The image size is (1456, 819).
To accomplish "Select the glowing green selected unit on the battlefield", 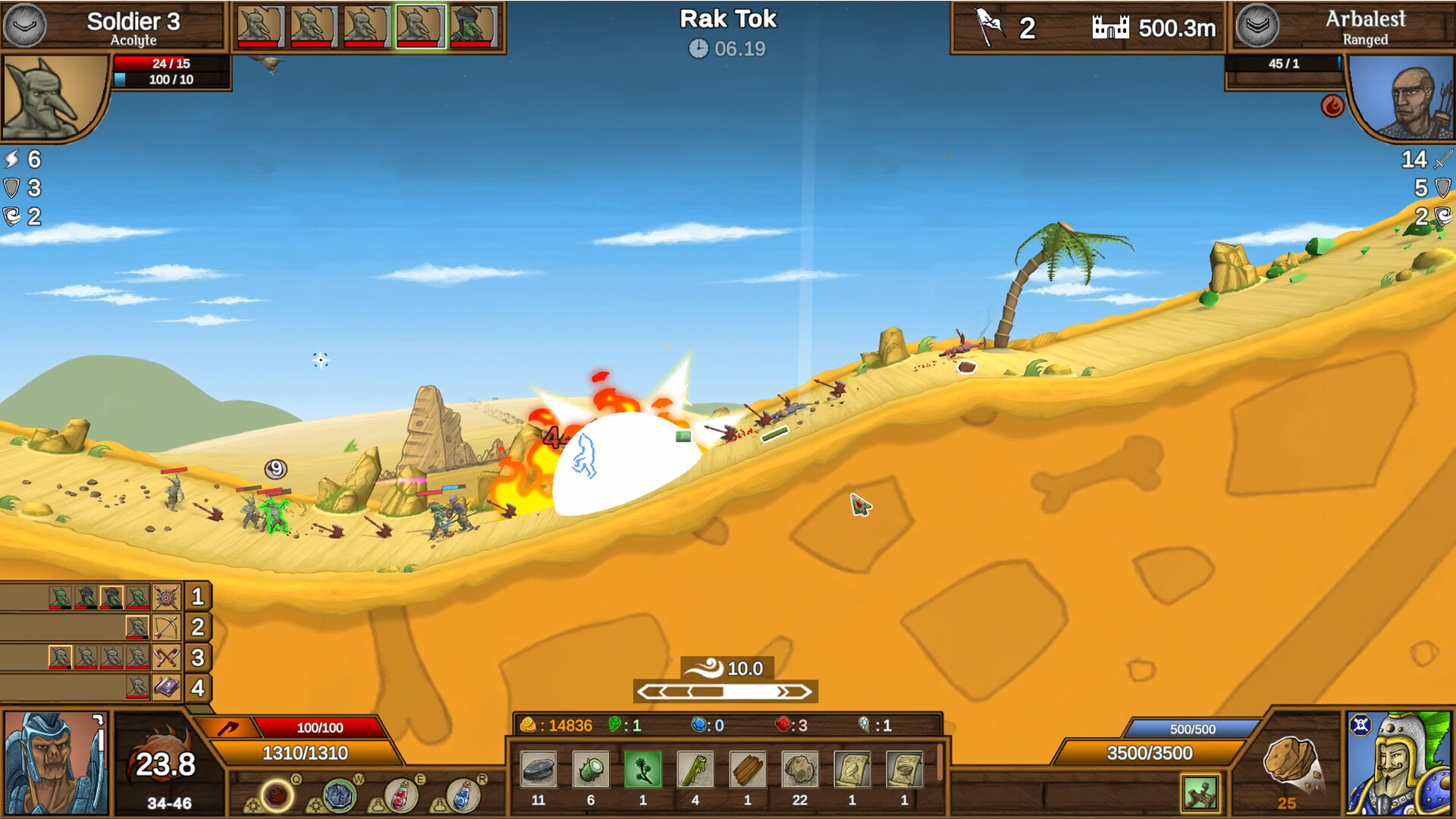I will click(x=275, y=516).
